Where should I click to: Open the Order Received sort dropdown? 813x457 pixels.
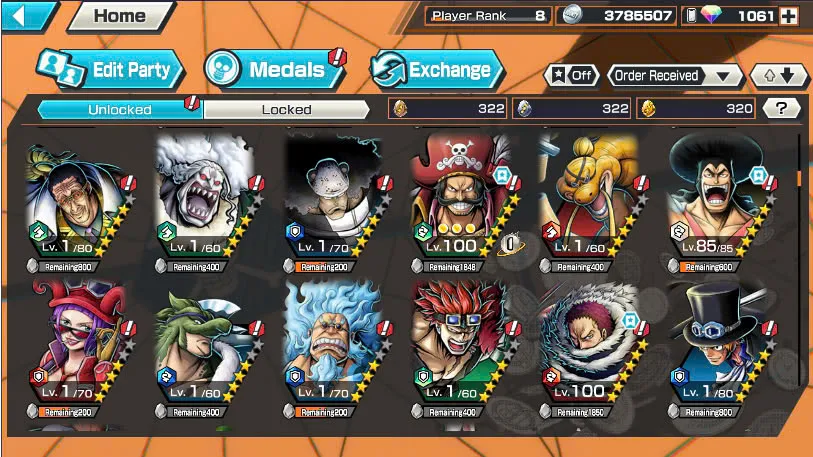pyautogui.click(x=676, y=76)
